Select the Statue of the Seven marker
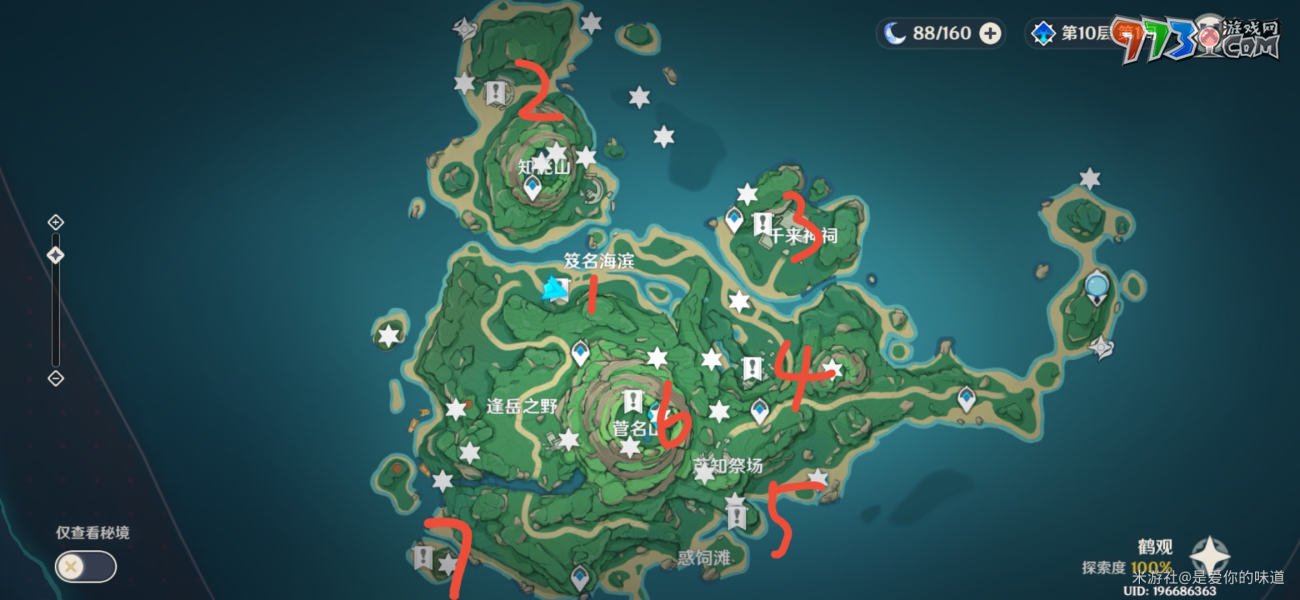1300x600 pixels. (x=1098, y=287)
